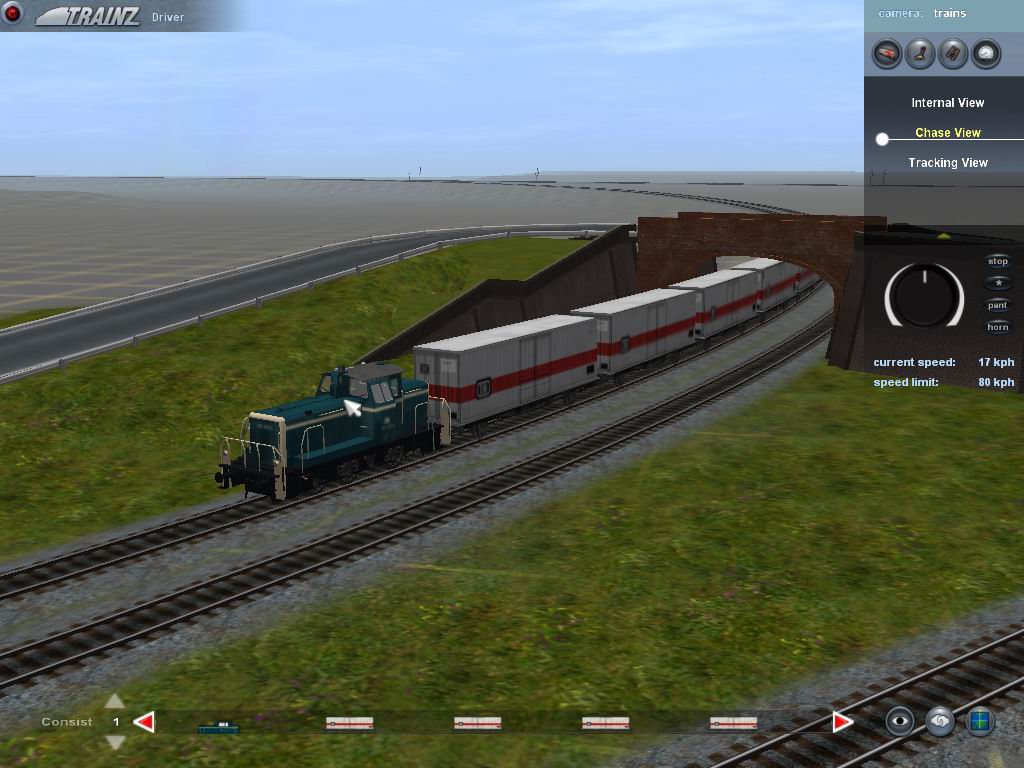Switch to Tracking View camera
Screen dimensions: 1024x768
pyautogui.click(x=947, y=163)
